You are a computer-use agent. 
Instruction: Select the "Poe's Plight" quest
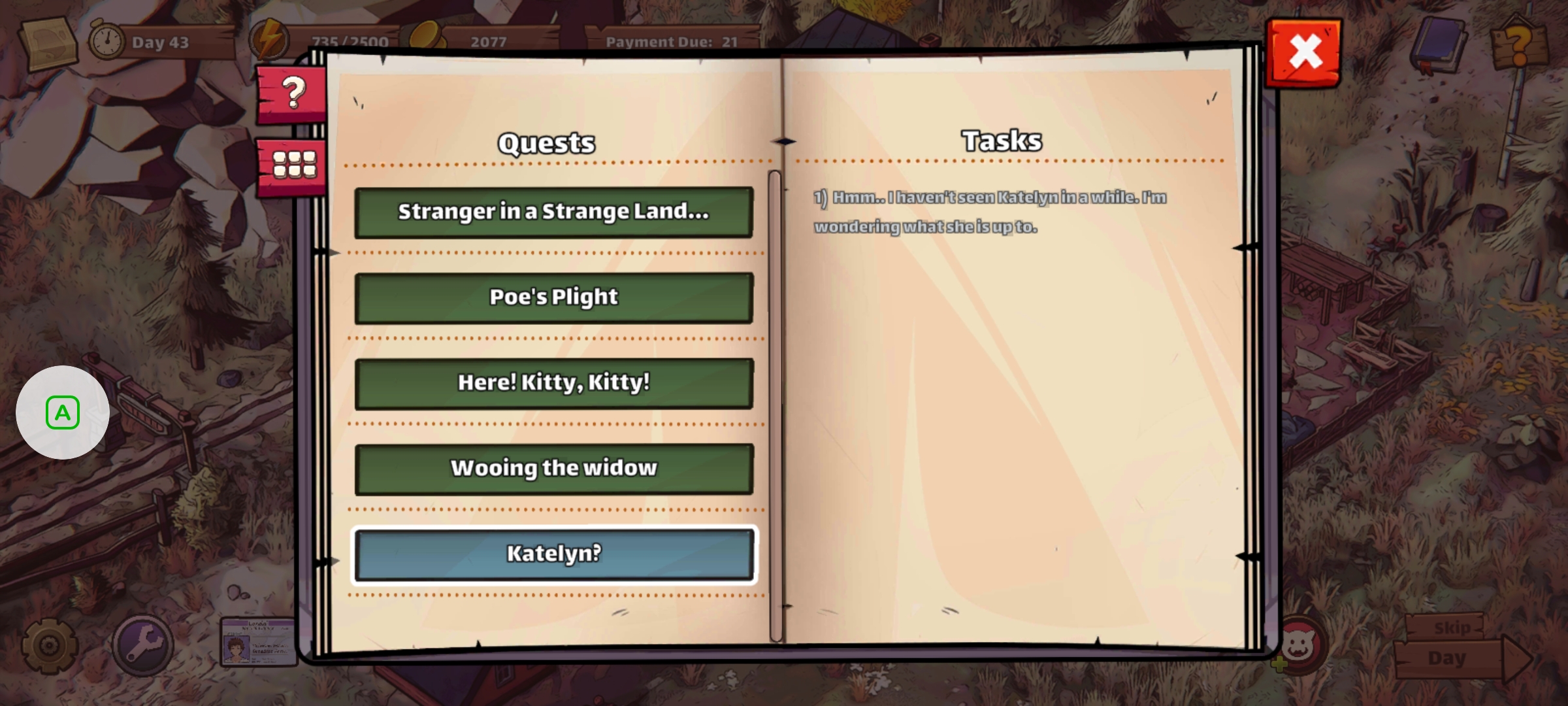[553, 297]
